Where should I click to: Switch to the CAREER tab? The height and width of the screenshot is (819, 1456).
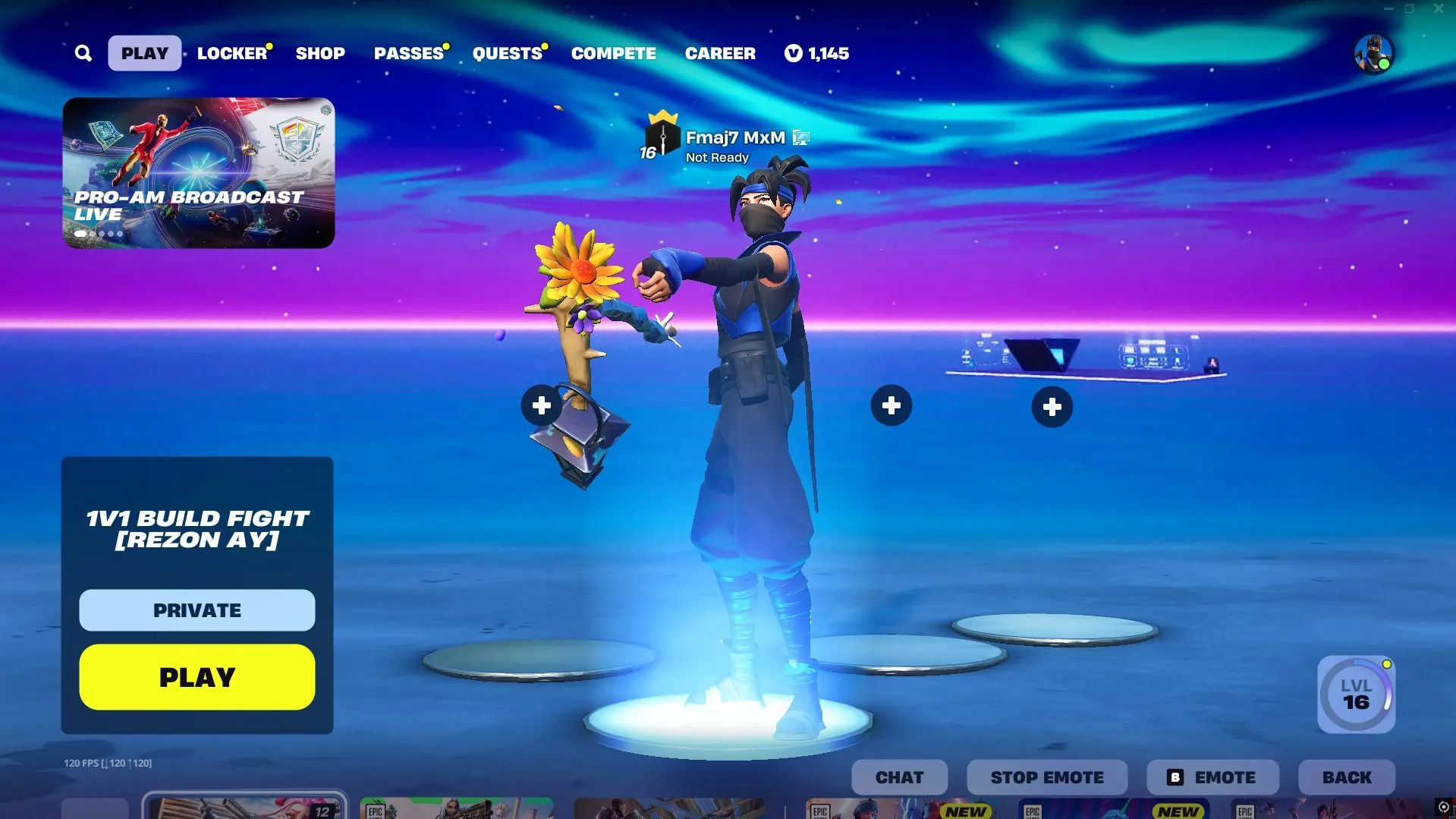pos(720,53)
